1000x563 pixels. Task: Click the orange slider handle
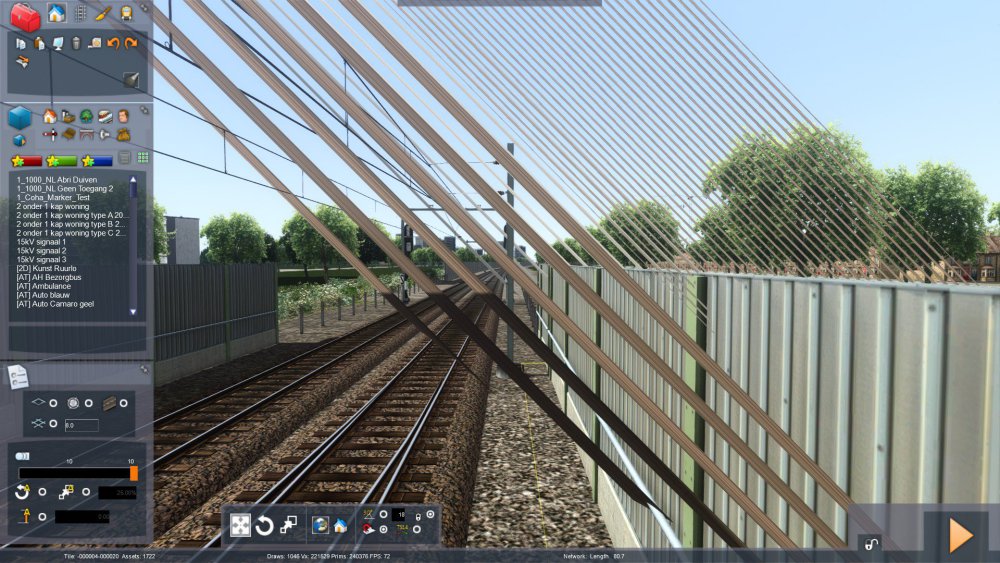134,473
